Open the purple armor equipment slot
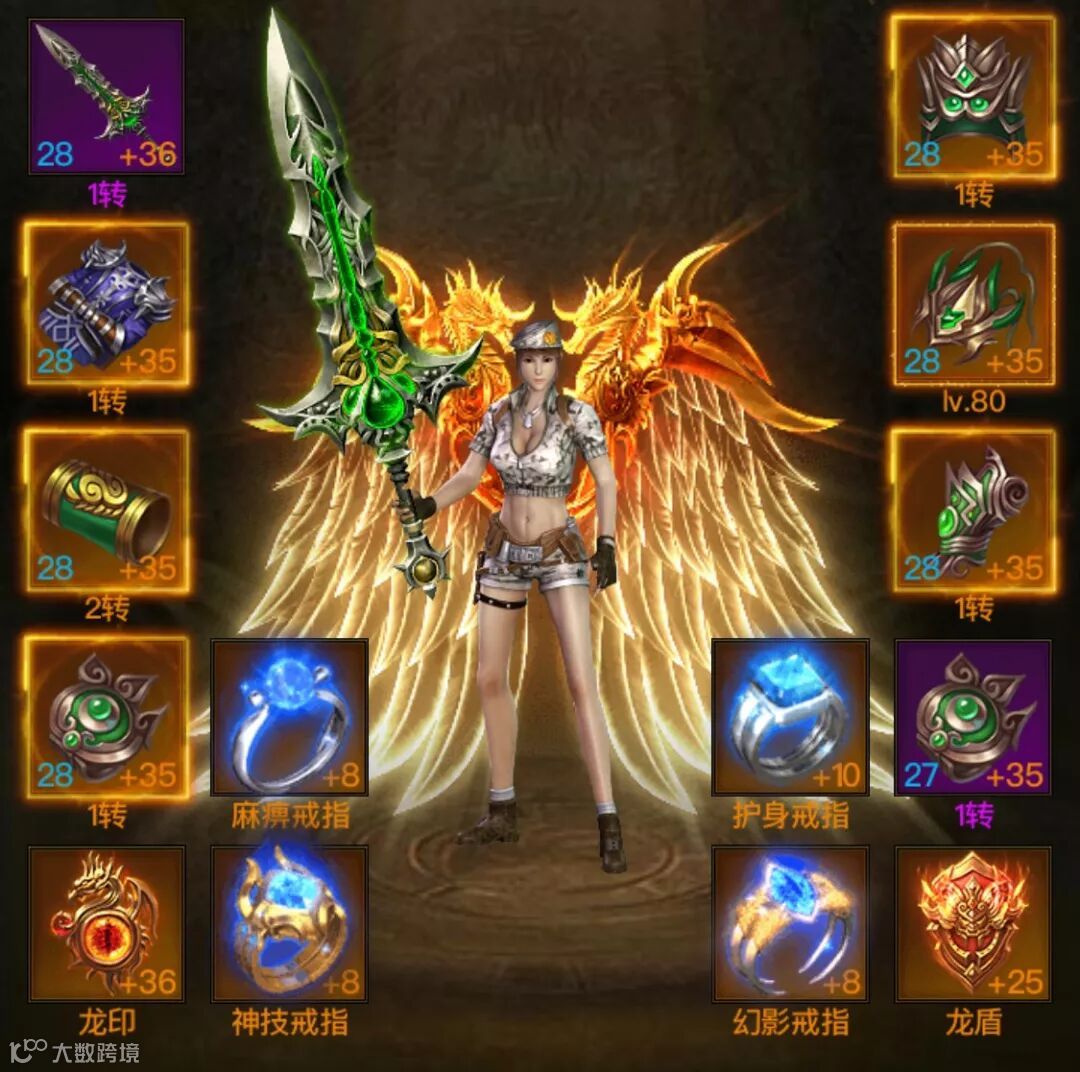The height and width of the screenshot is (1072, 1080). tap(106, 304)
